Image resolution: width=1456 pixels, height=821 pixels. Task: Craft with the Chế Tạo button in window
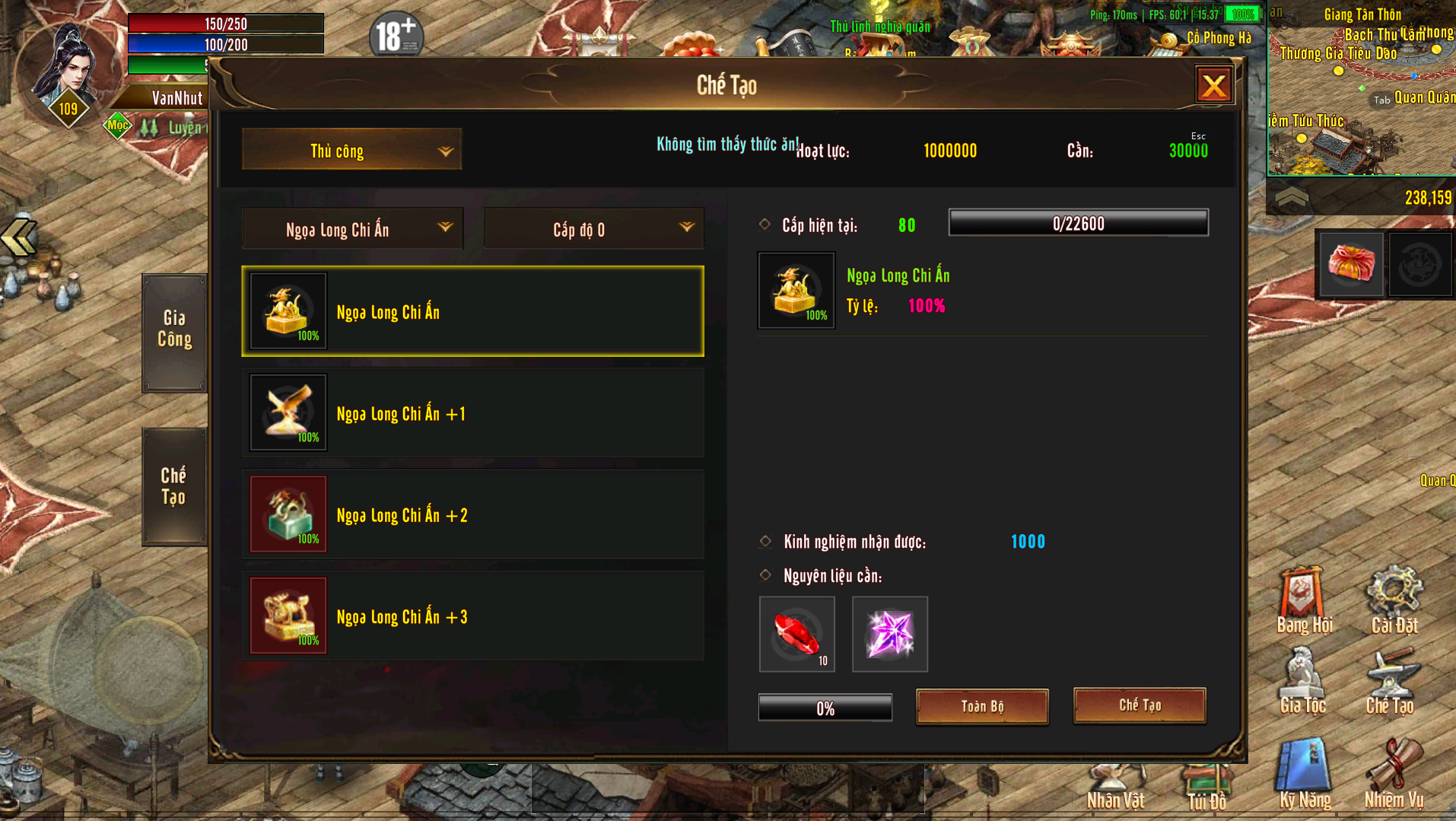1140,705
